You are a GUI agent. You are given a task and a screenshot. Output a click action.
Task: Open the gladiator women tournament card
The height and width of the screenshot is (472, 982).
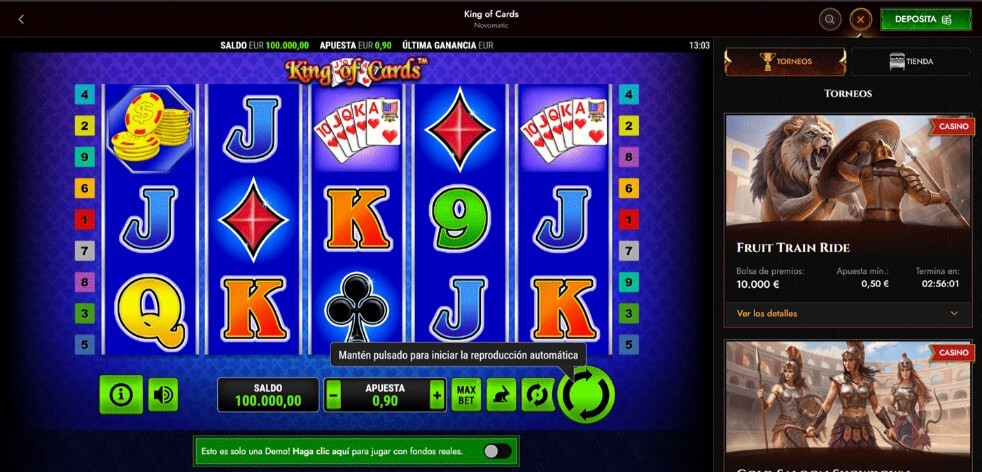point(847,405)
